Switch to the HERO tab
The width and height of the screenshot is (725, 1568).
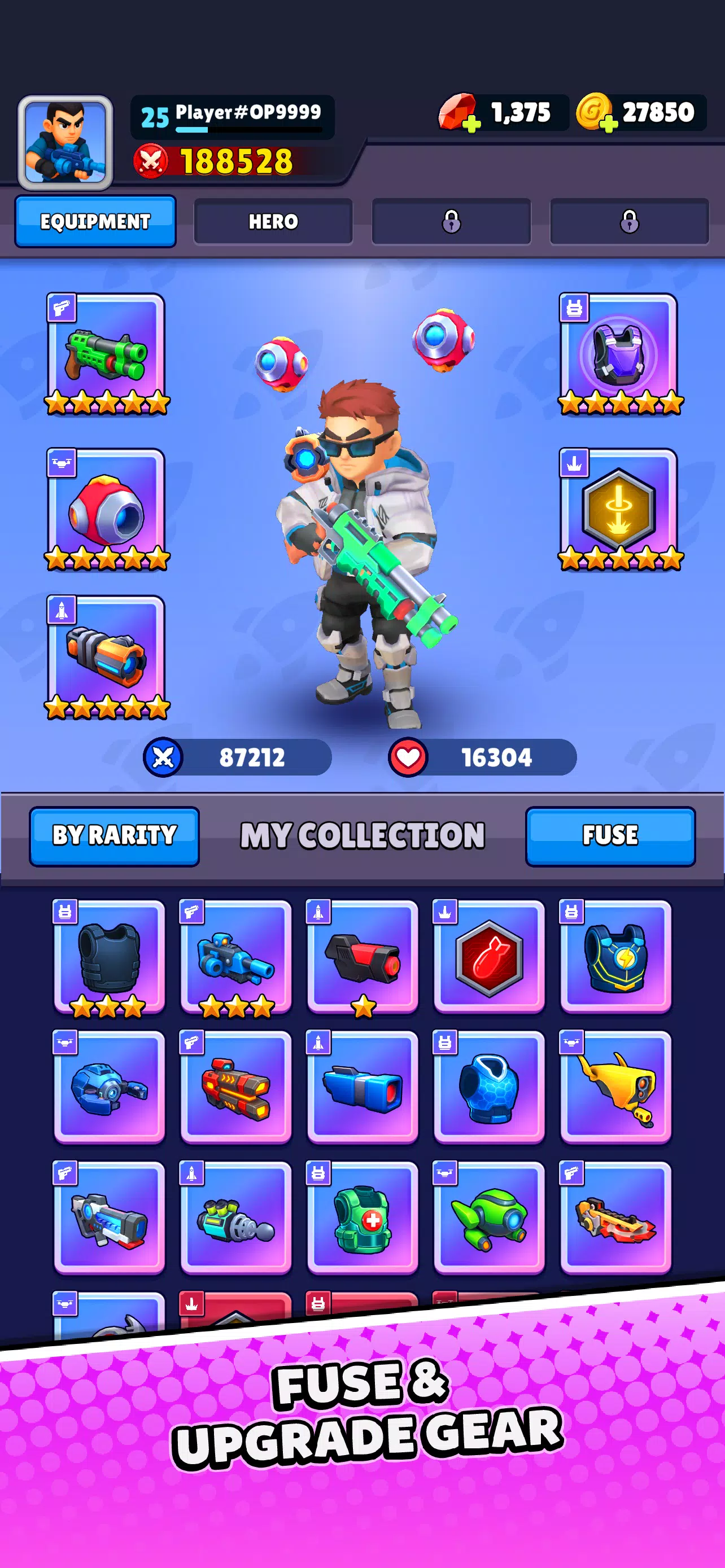pyautogui.click(x=273, y=222)
